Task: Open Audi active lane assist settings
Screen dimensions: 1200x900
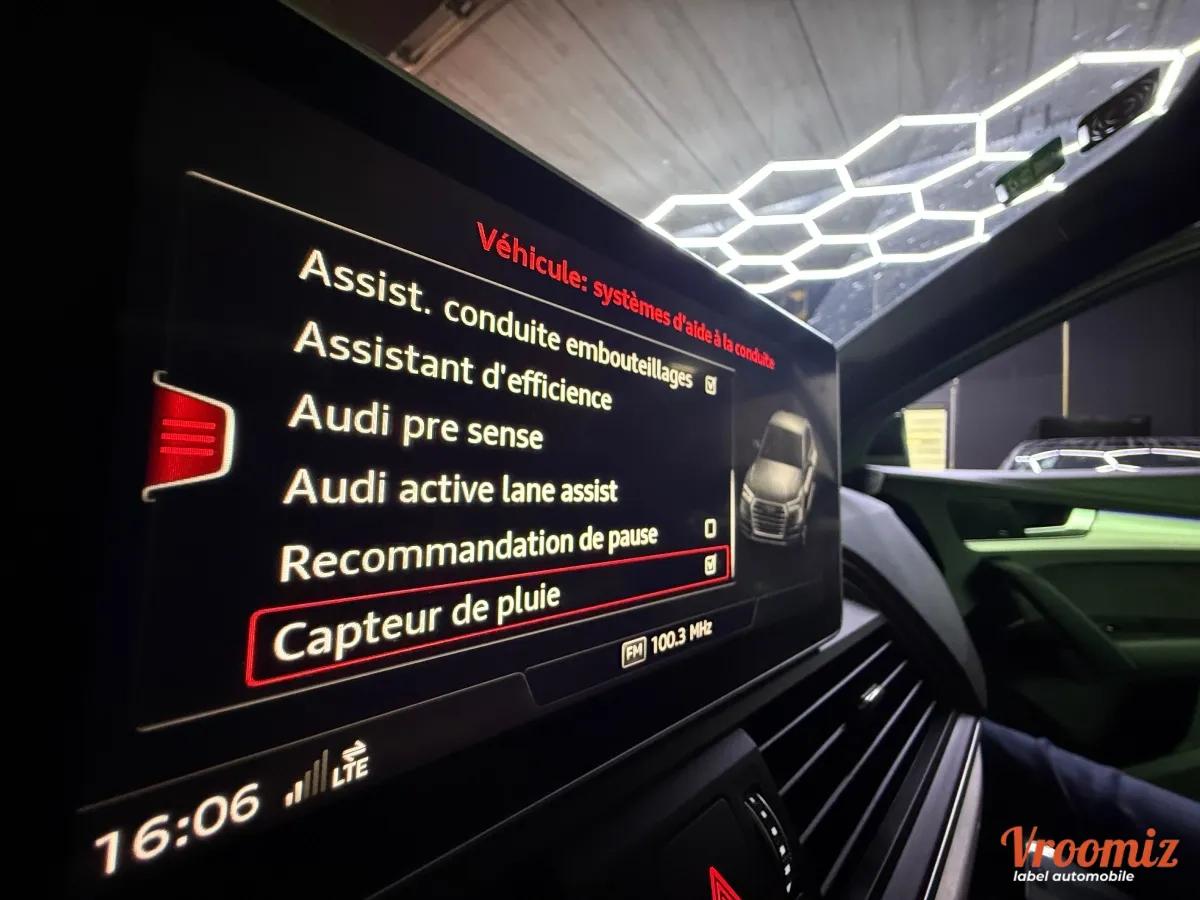Action: tap(450, 488)
